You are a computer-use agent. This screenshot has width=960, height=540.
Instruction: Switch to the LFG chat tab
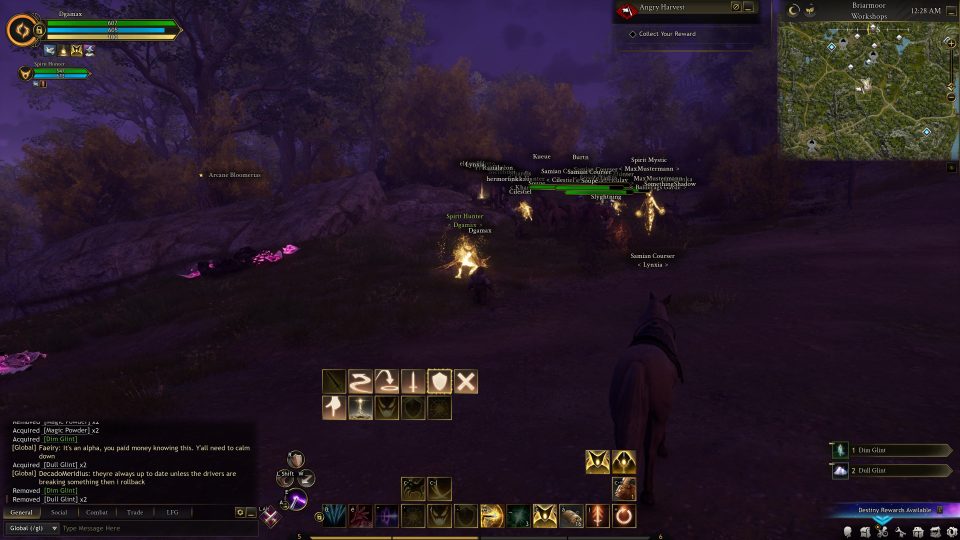(172, 512)
